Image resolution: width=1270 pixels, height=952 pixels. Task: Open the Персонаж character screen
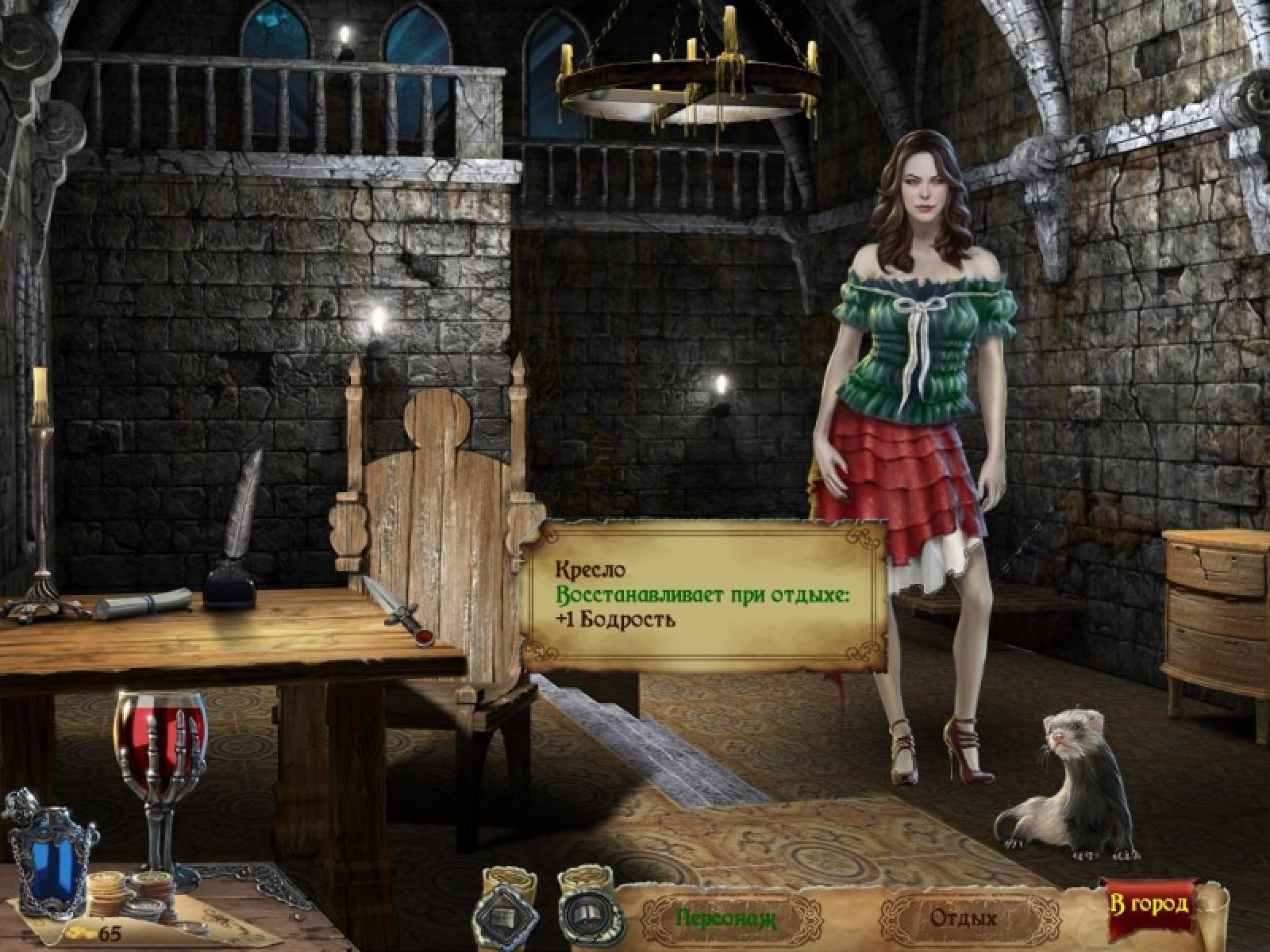click(x=725, y=919)
